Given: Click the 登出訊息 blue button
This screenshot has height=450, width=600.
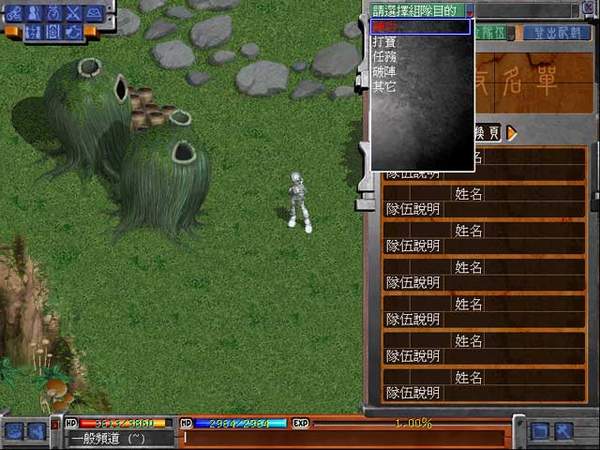Looking at the screenshot, I should tap(558, 31).
